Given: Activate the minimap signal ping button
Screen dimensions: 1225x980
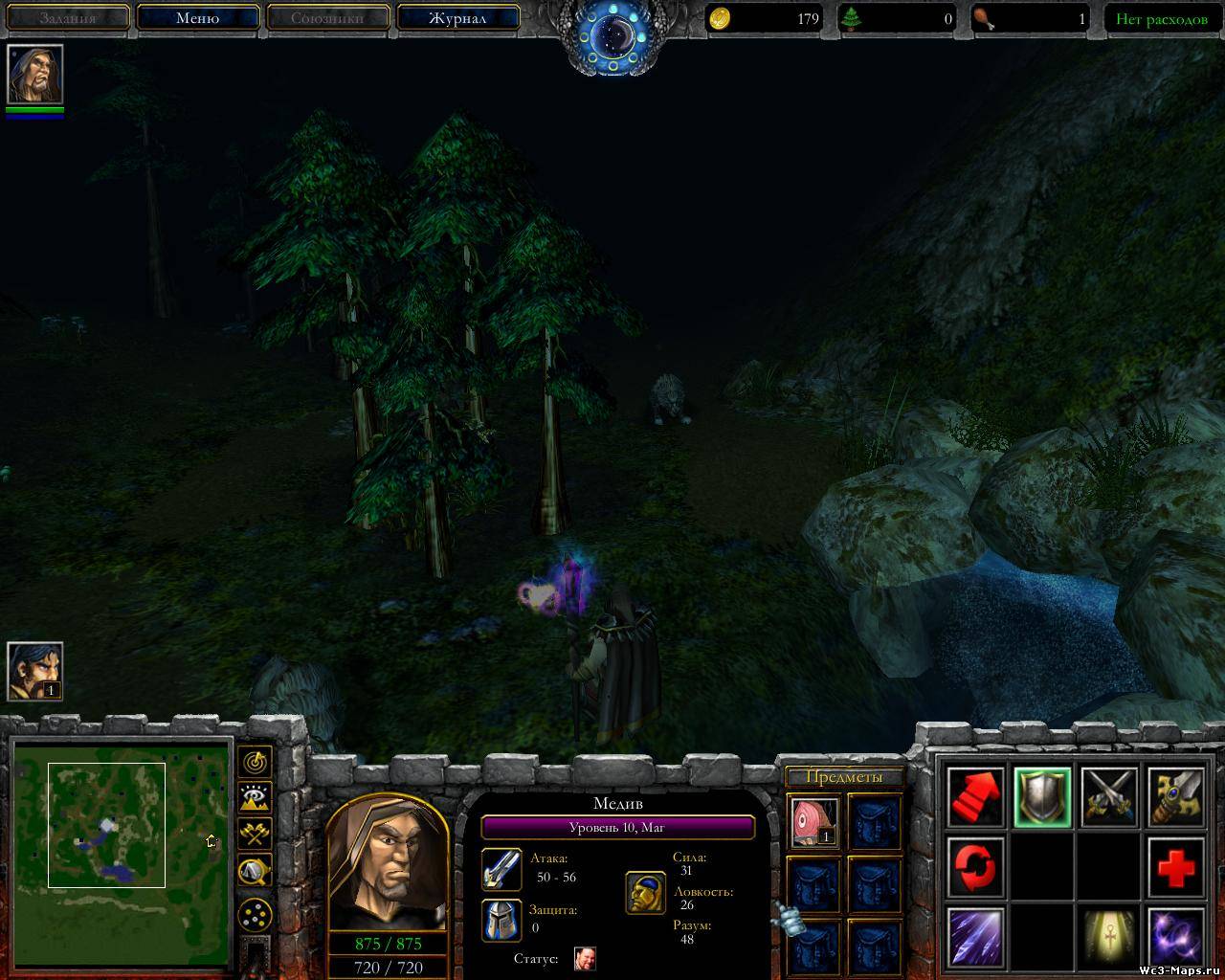Looking at the screenshot, I should coord(256,762).
